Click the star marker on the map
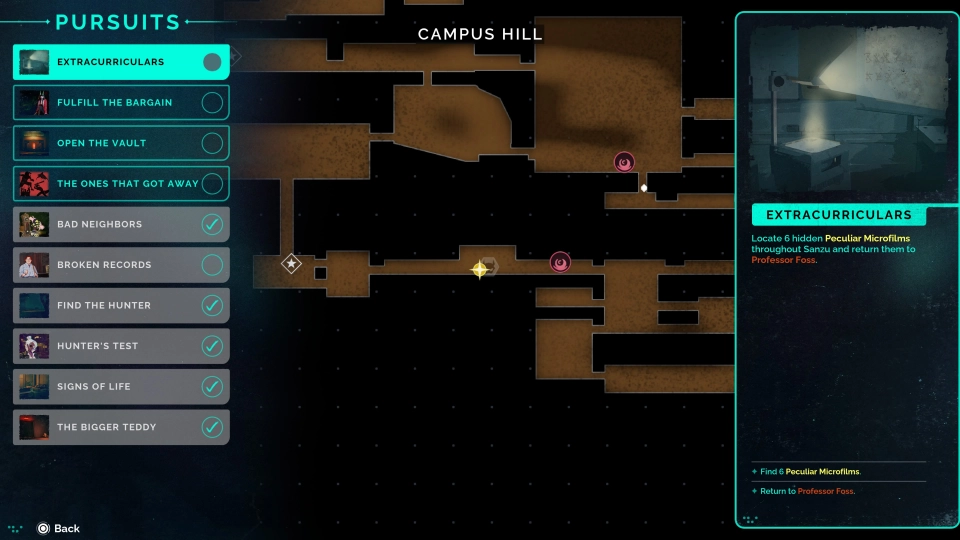 (x=291, y=264)
